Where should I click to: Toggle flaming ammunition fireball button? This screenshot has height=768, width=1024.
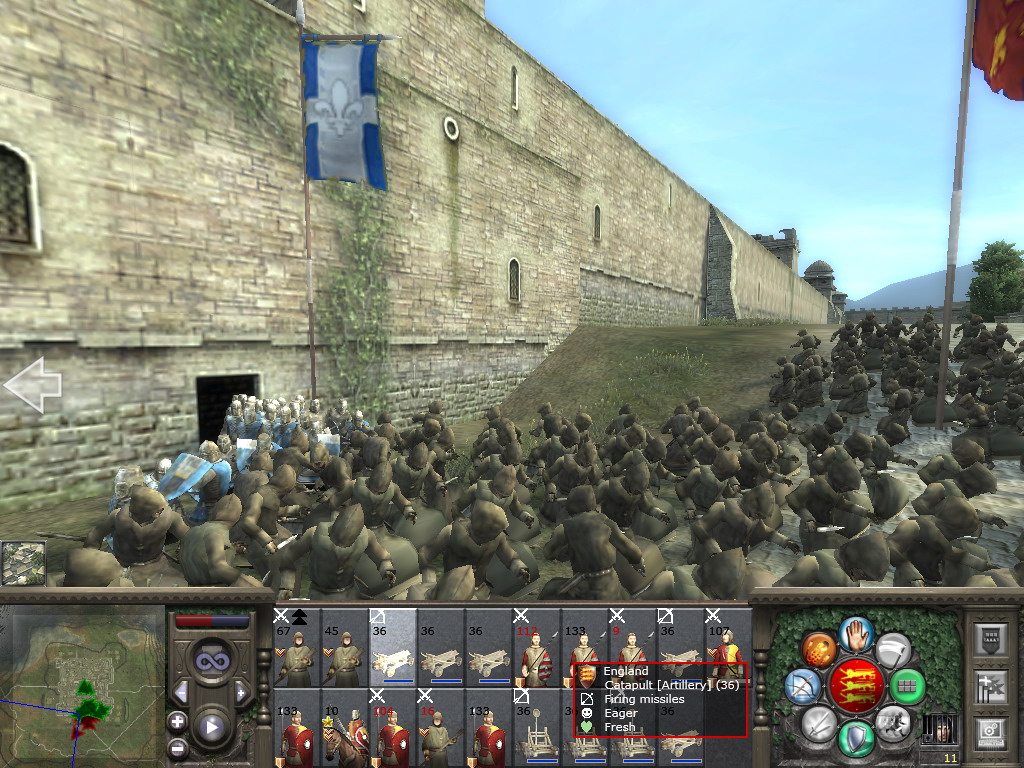pos(818,649)
